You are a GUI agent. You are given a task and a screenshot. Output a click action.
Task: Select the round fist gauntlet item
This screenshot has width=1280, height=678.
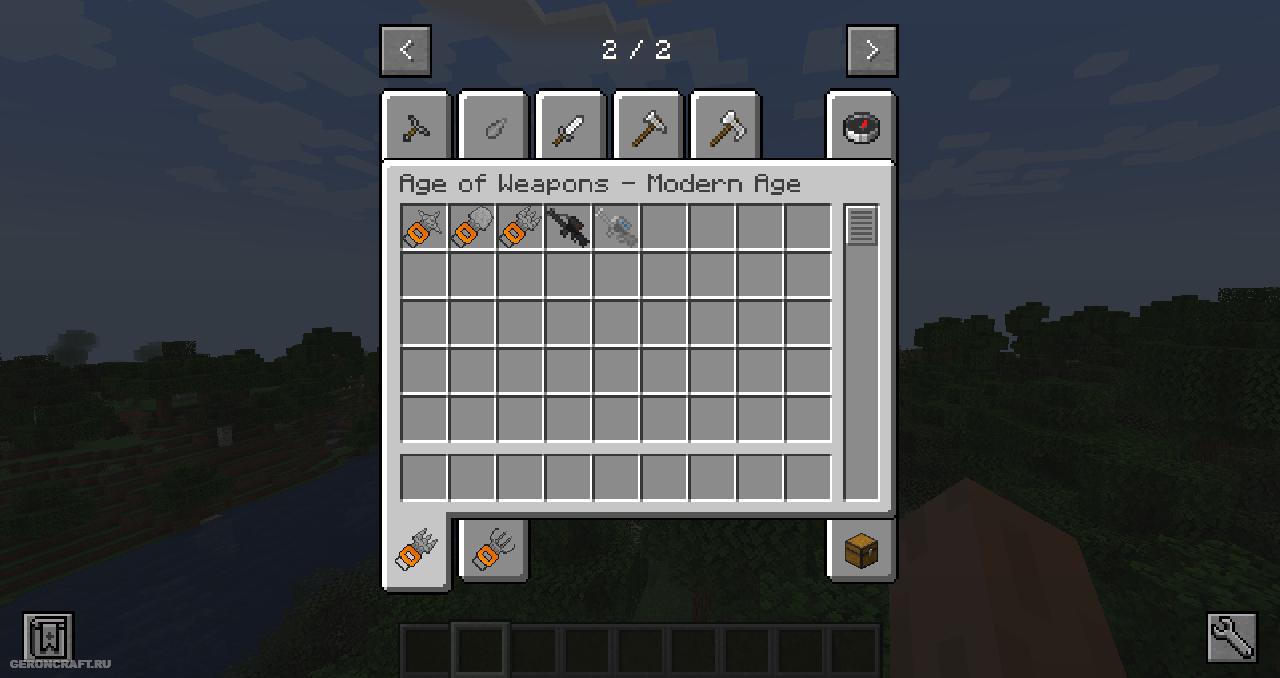(472, 227)
